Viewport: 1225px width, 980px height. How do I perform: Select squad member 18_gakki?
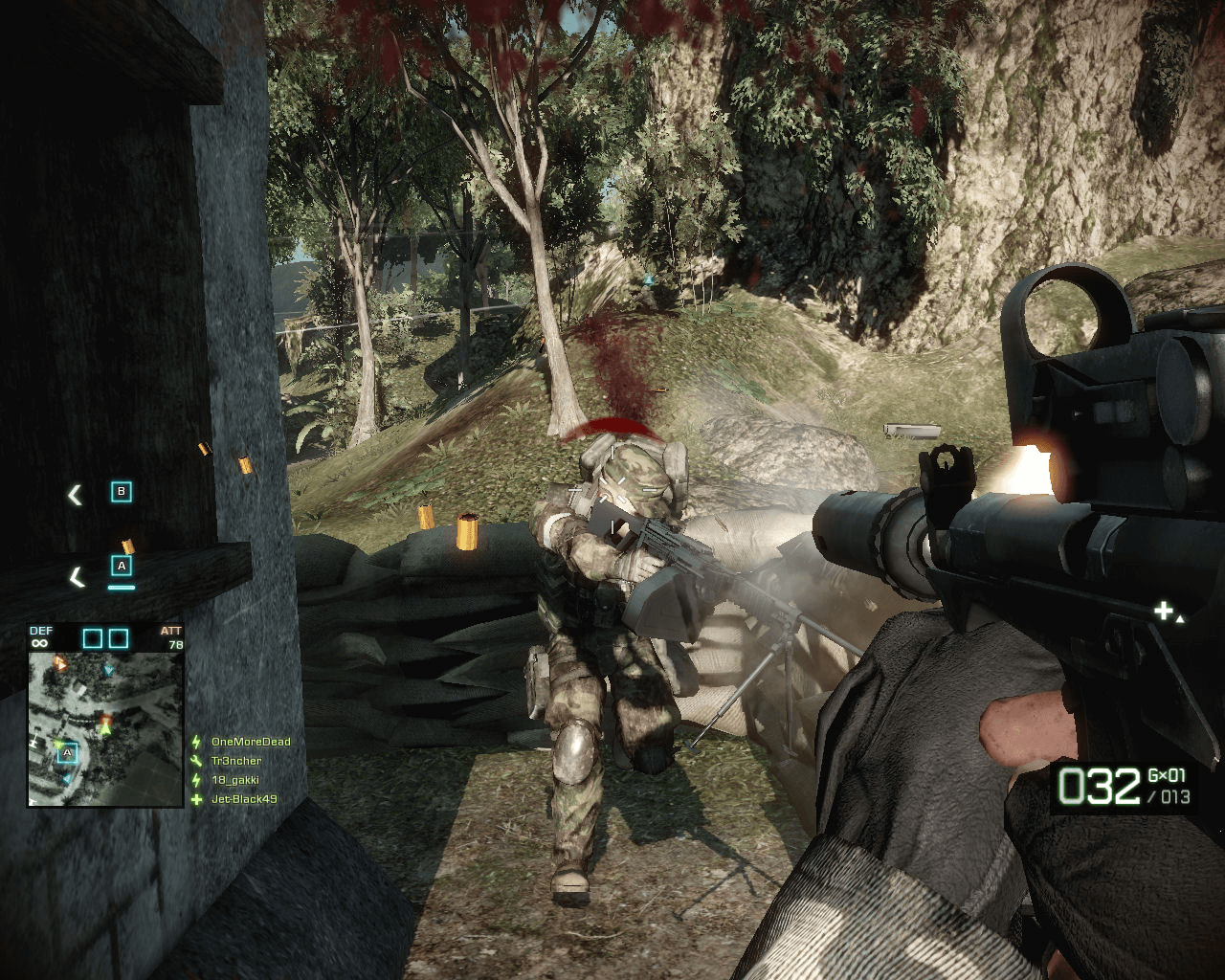coord(234,780)
